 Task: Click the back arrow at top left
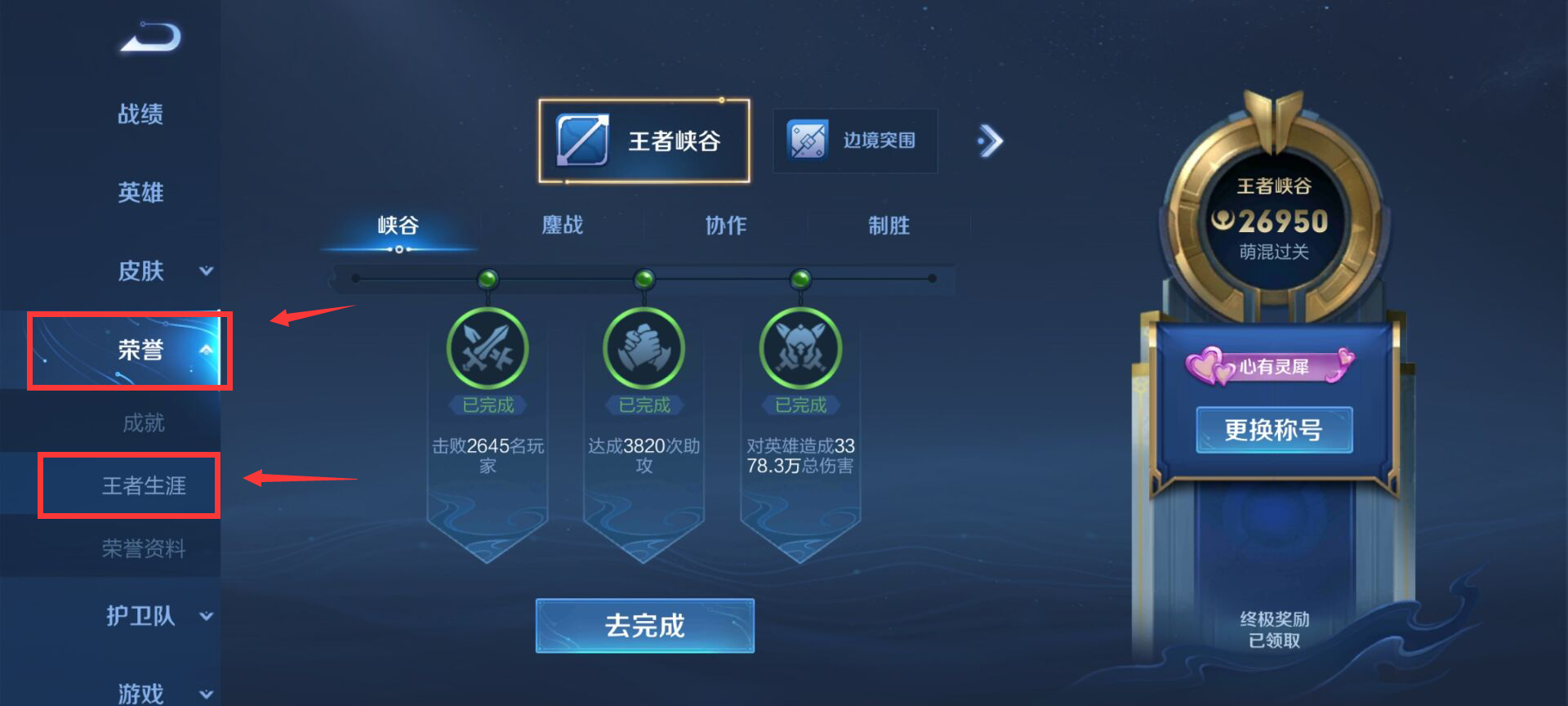(149, 38)
